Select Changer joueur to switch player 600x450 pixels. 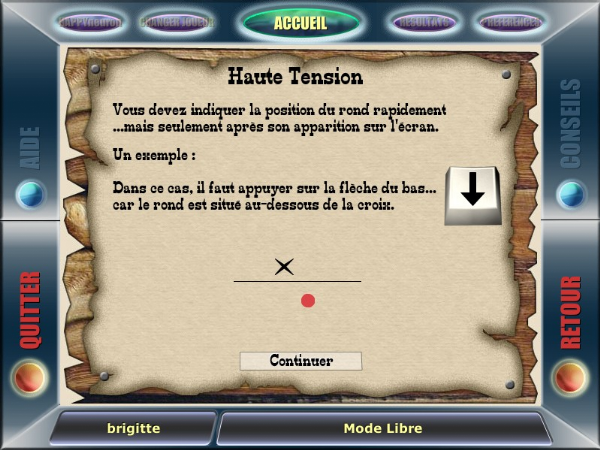176,21
